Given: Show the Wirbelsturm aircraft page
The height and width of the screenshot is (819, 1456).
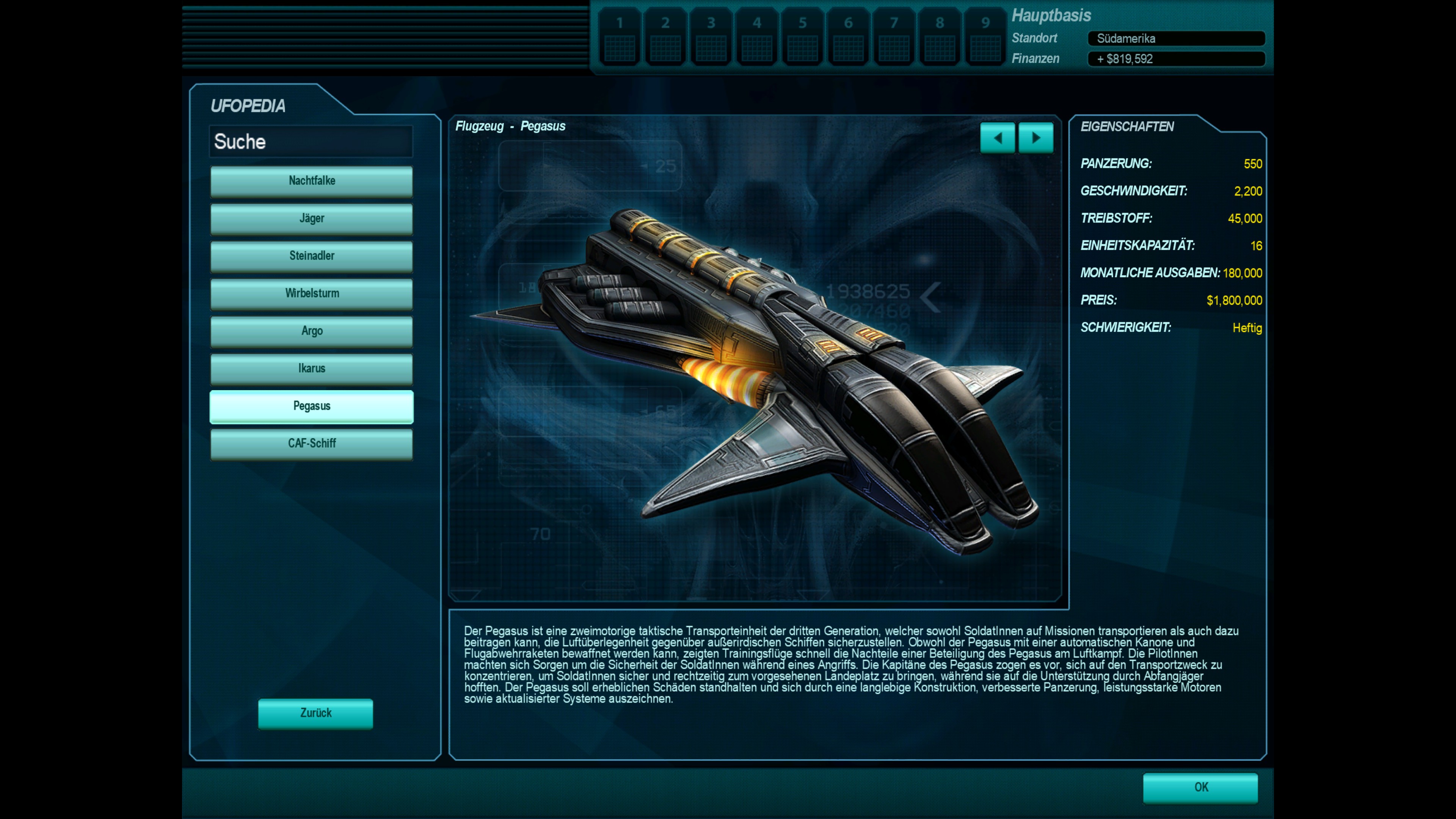Looking at the screenshot, I should 311,293.
